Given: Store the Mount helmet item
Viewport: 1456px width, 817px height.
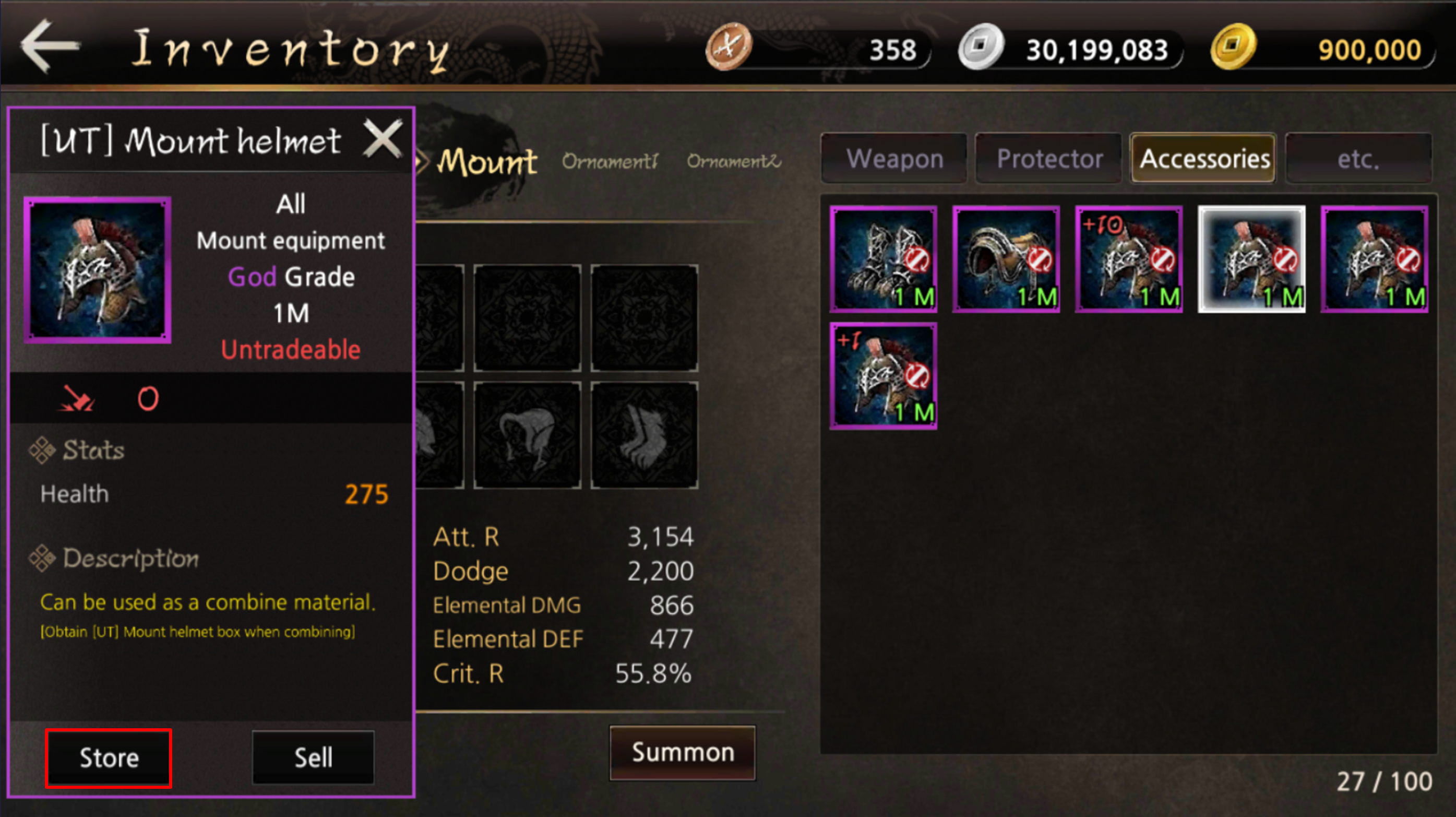Looking at the screenshot, I should click(109, 757).
